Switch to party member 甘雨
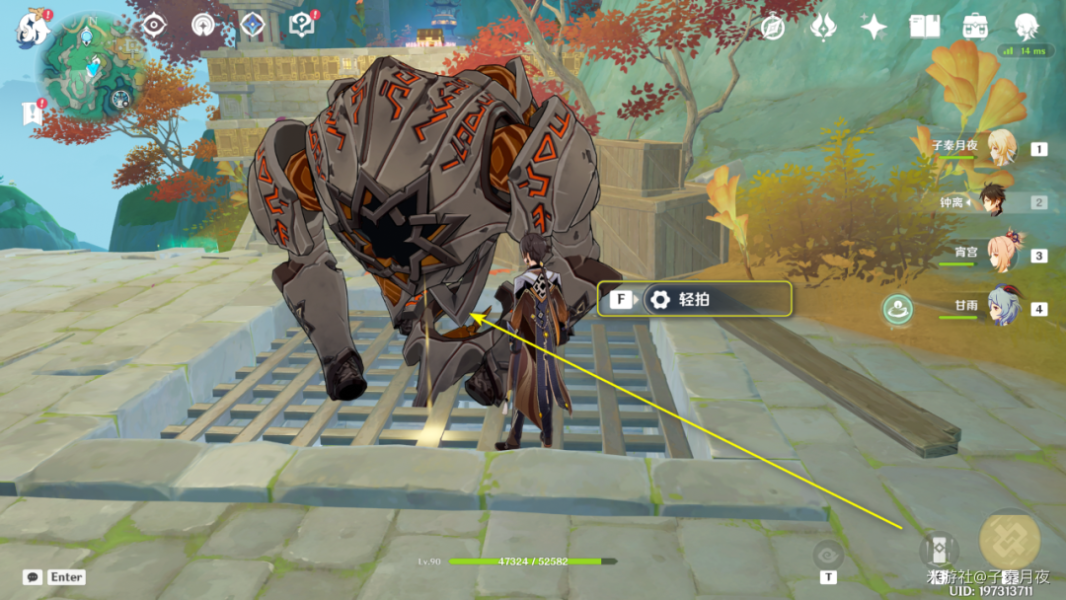The width and height of the screenshot is (1066, 600). pos(1000,307)
